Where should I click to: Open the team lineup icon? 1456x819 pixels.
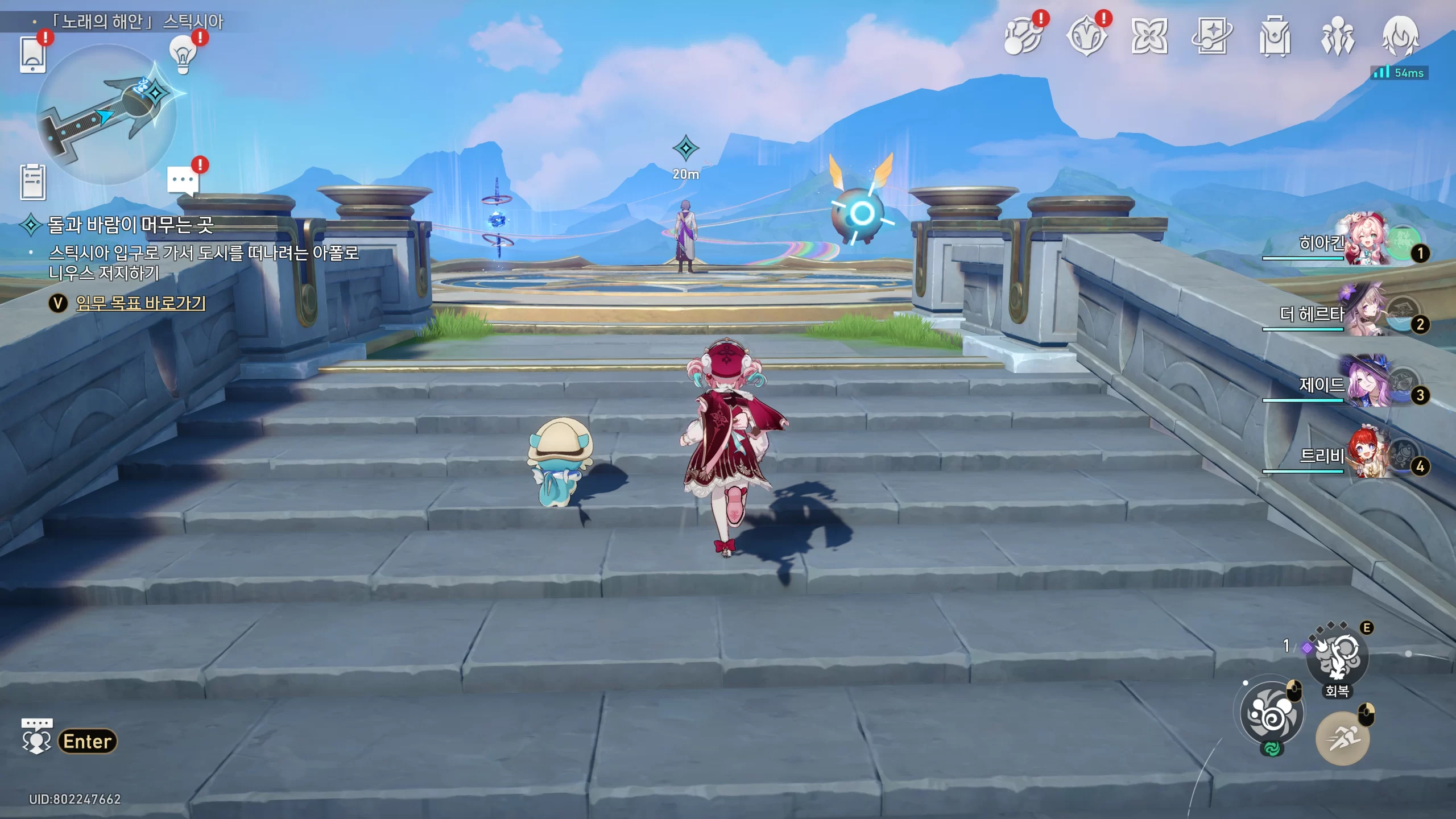(x=1337, y=37)
